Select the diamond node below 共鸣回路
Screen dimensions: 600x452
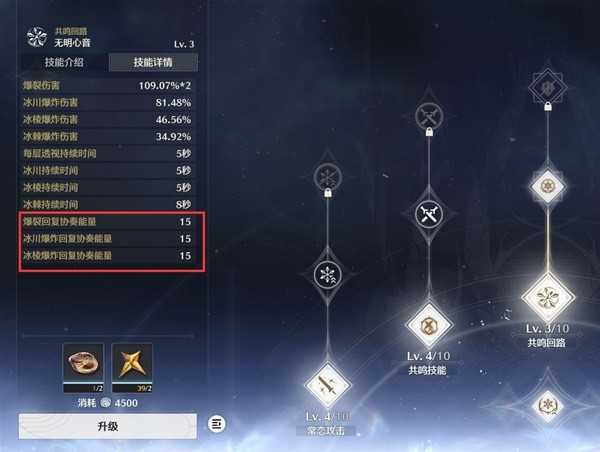pos(547,405)
